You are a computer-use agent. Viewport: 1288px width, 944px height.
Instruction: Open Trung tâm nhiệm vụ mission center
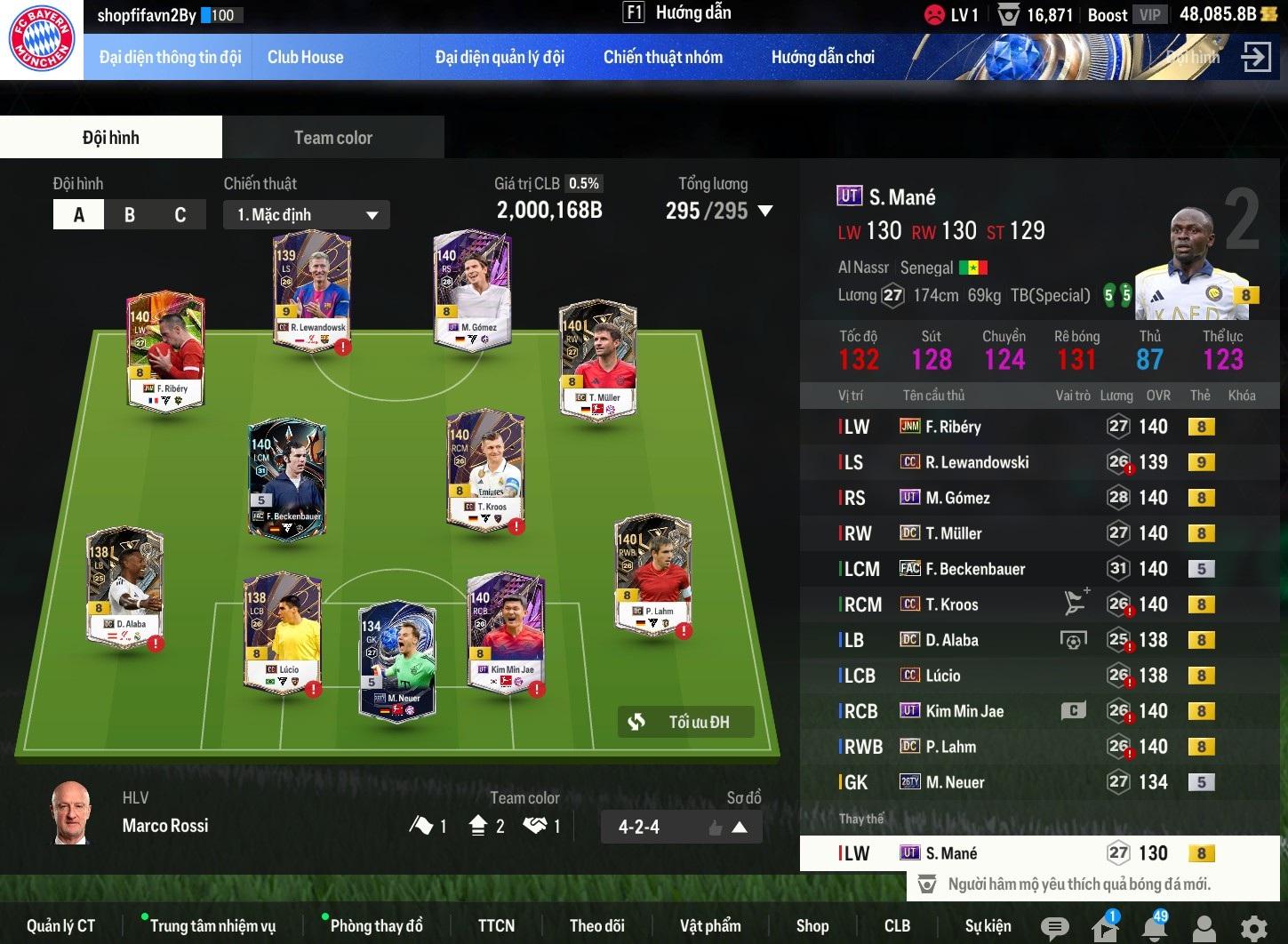(x=212, y=926)
